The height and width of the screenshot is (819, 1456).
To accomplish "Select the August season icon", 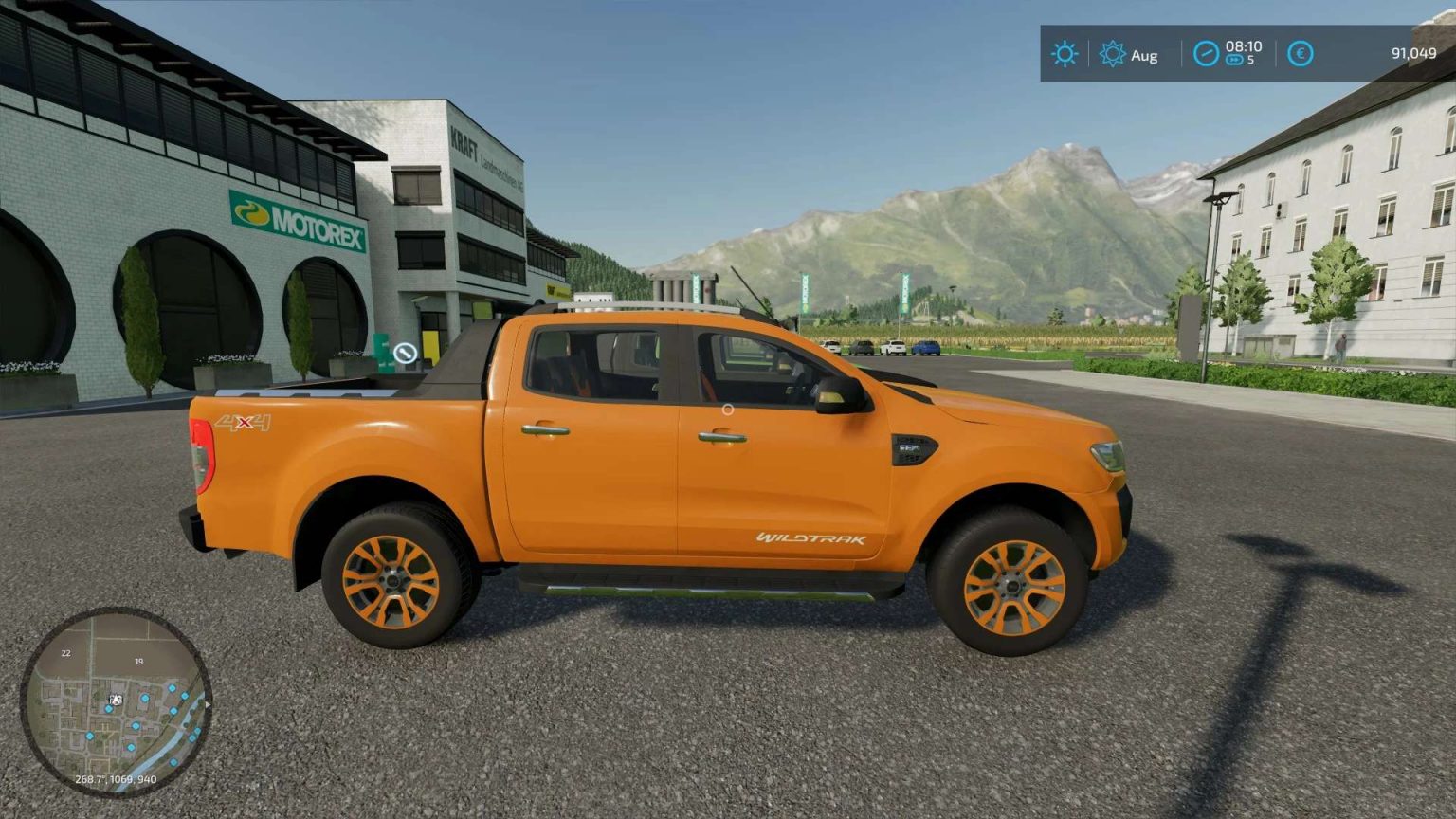I will [x=1115, y=55].
